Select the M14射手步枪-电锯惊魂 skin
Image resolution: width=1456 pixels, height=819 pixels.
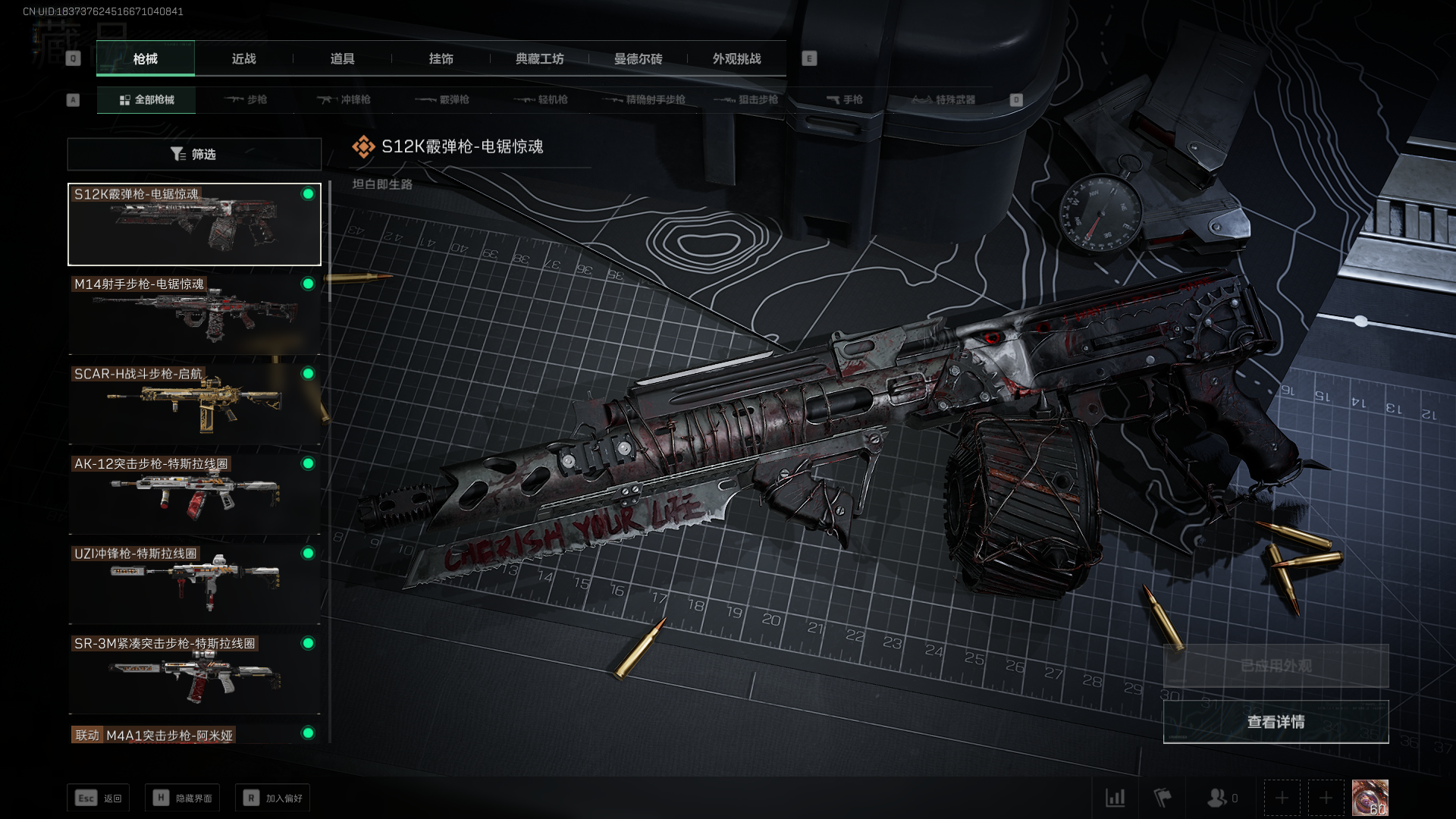point(194,314)
